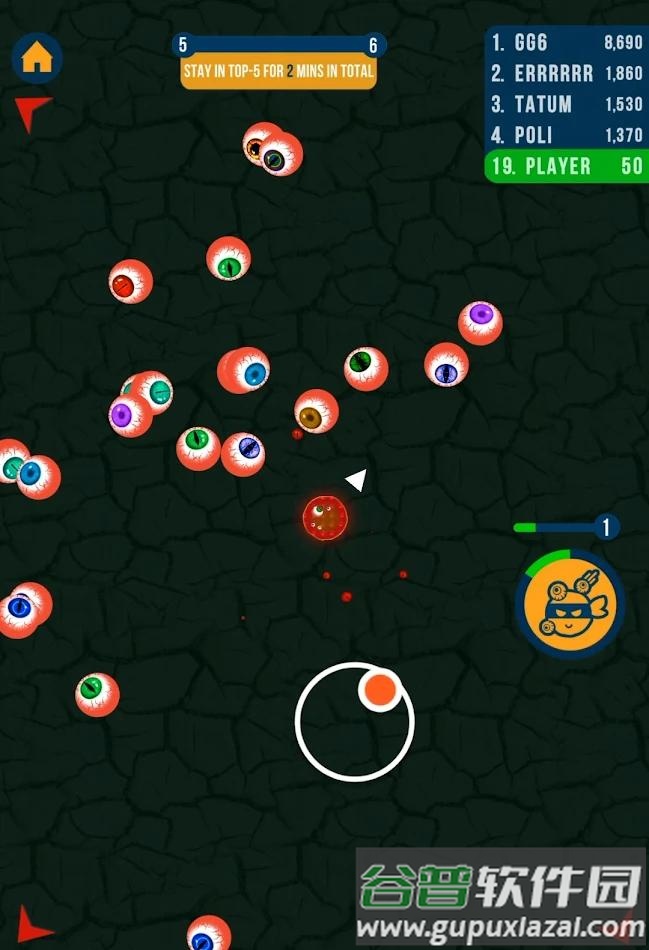Screen dimensions: 649x950
Task: Select the green PLAYER rank row
Action: coord(566,167)
